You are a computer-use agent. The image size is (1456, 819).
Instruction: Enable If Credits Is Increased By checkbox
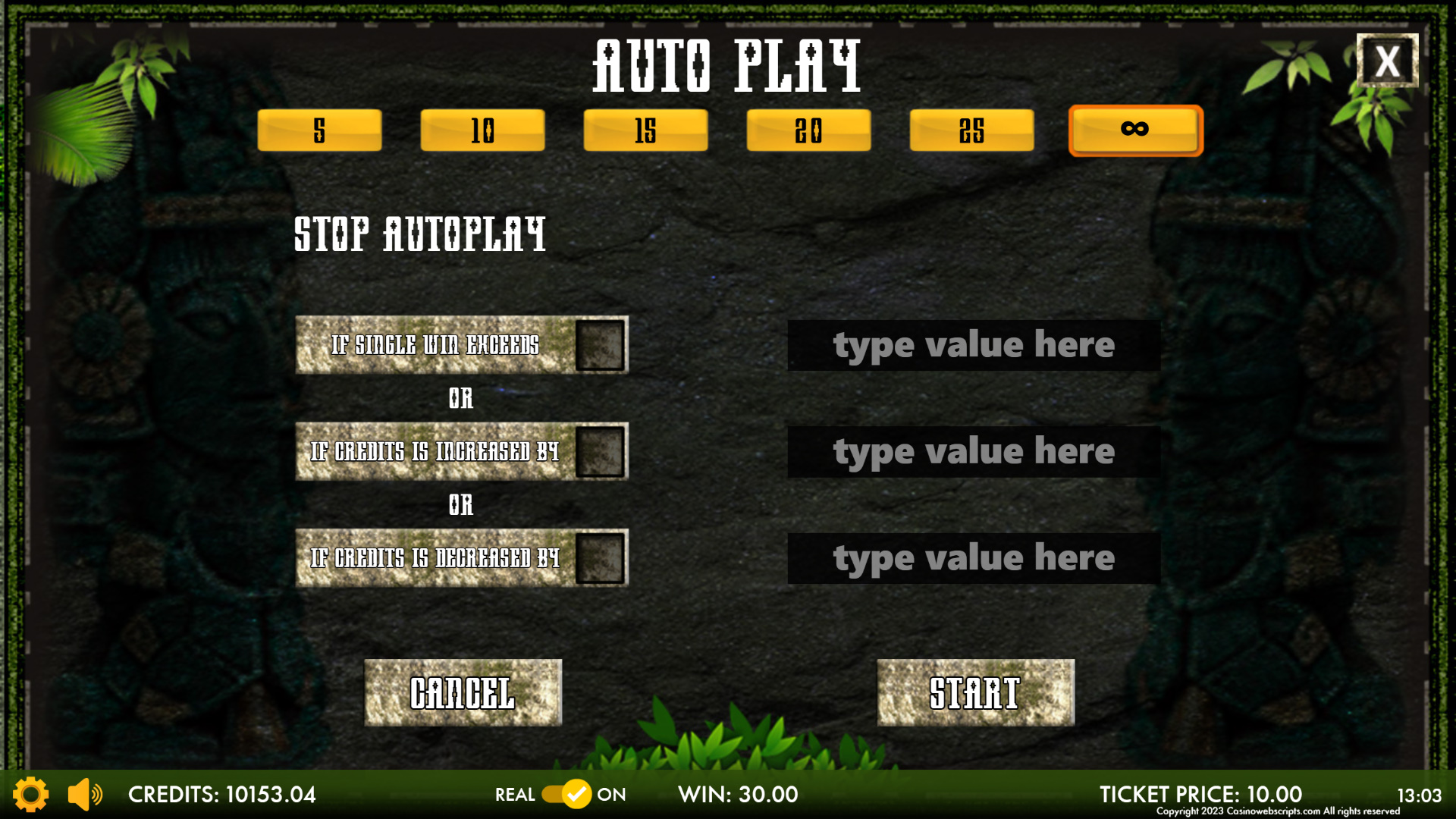(x=600, y=452)
